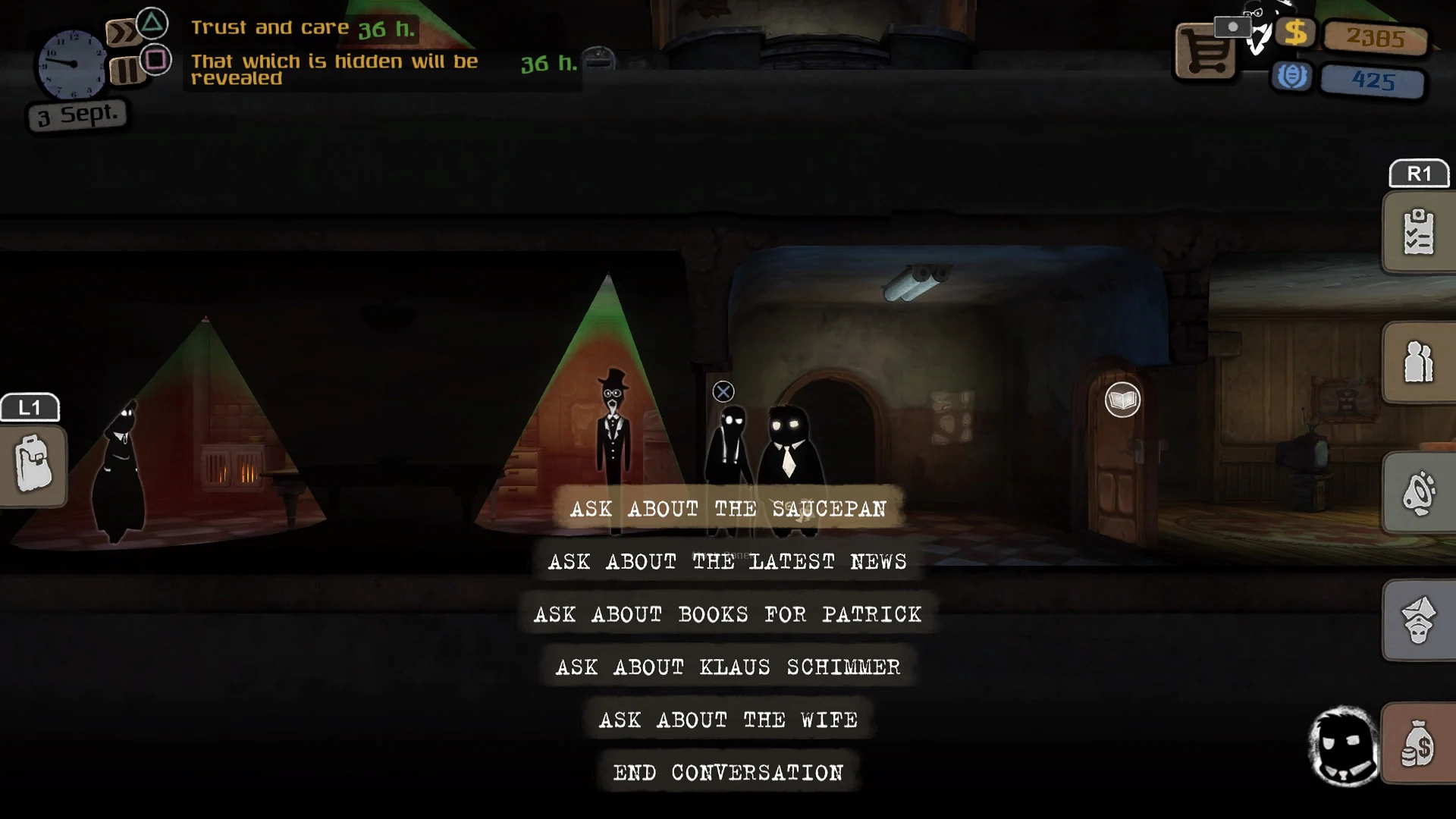Choose 'Ask about books for Patrick'
This screenshot has width=1456, height=819.
[728, 614]
